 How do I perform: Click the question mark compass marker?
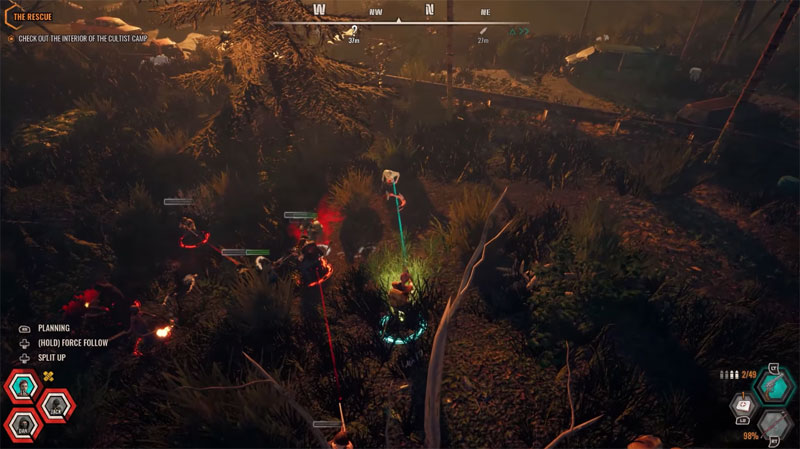coord(354,32)
